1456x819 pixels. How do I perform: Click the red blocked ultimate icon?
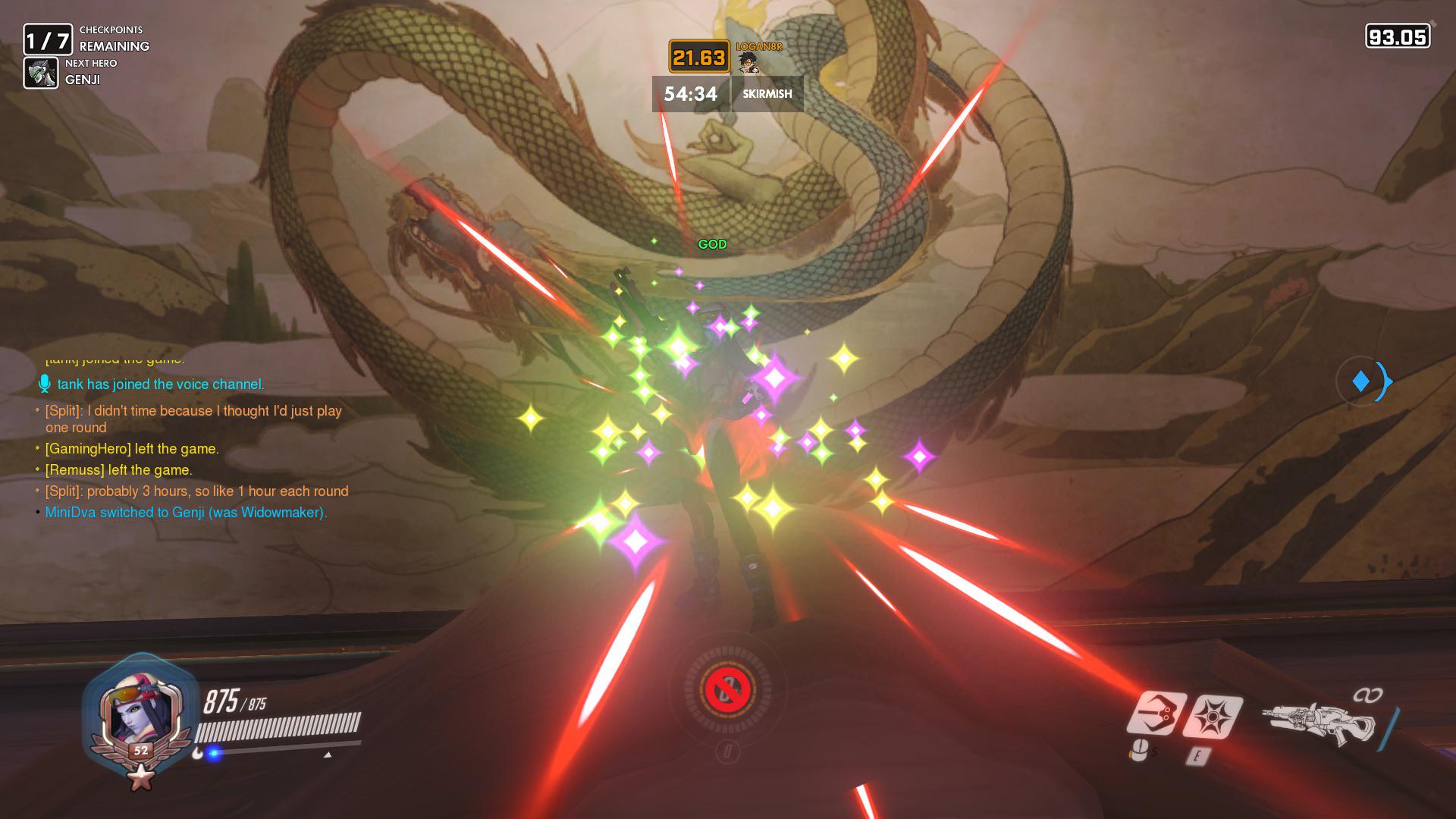(727, 690)
